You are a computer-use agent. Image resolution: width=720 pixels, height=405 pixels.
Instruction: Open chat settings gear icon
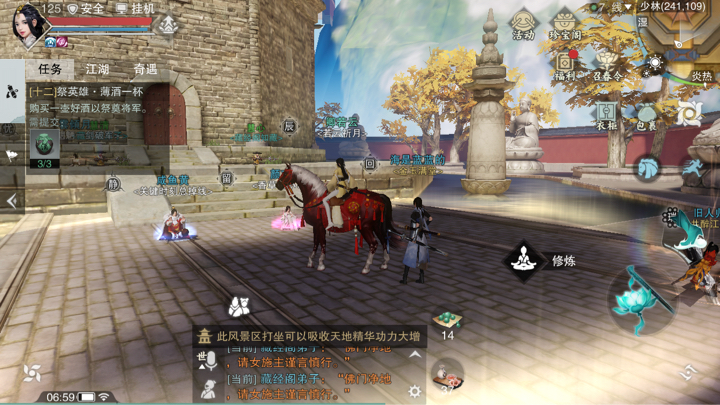(415, 391)
